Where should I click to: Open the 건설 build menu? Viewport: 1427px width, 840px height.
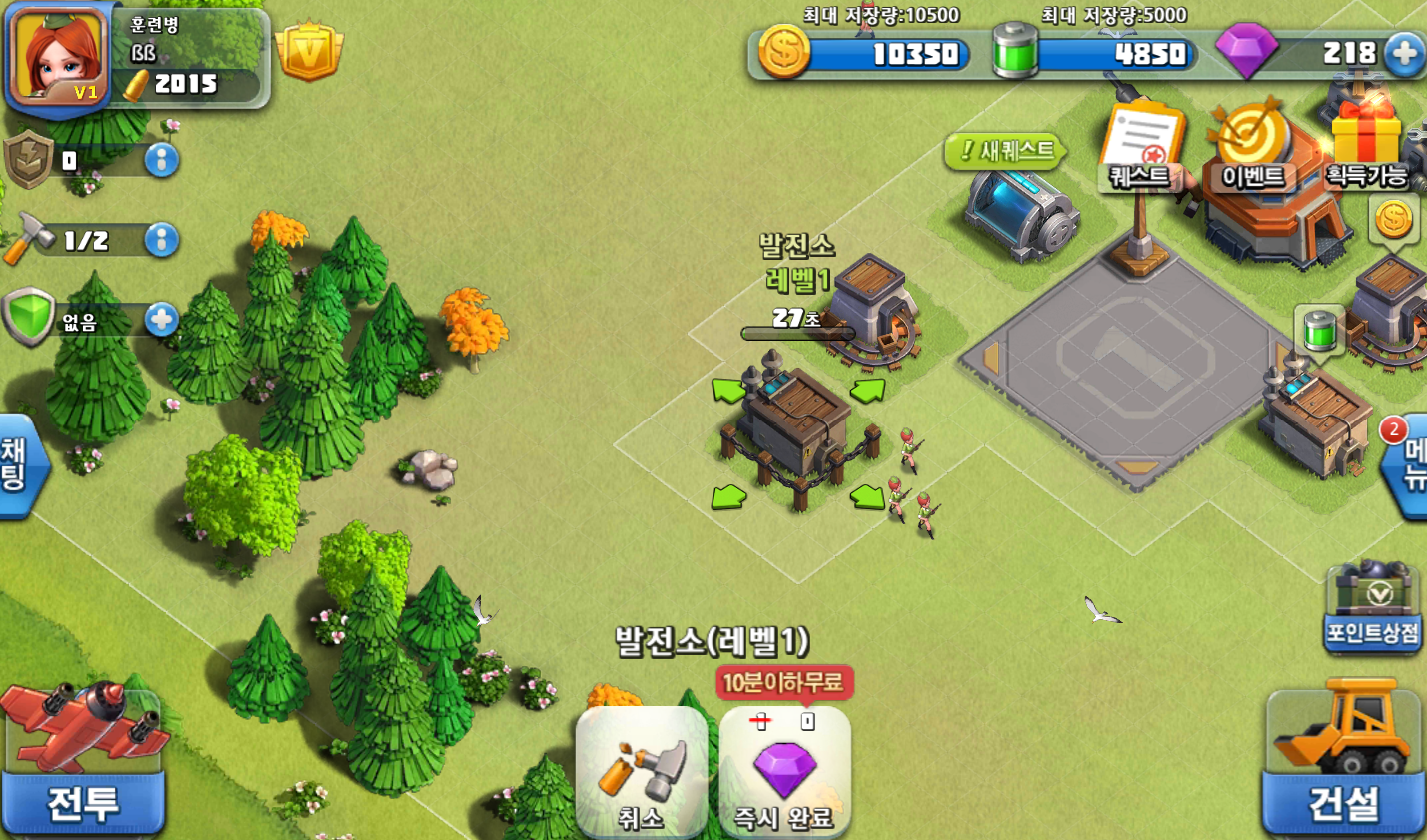[1343, 763]
